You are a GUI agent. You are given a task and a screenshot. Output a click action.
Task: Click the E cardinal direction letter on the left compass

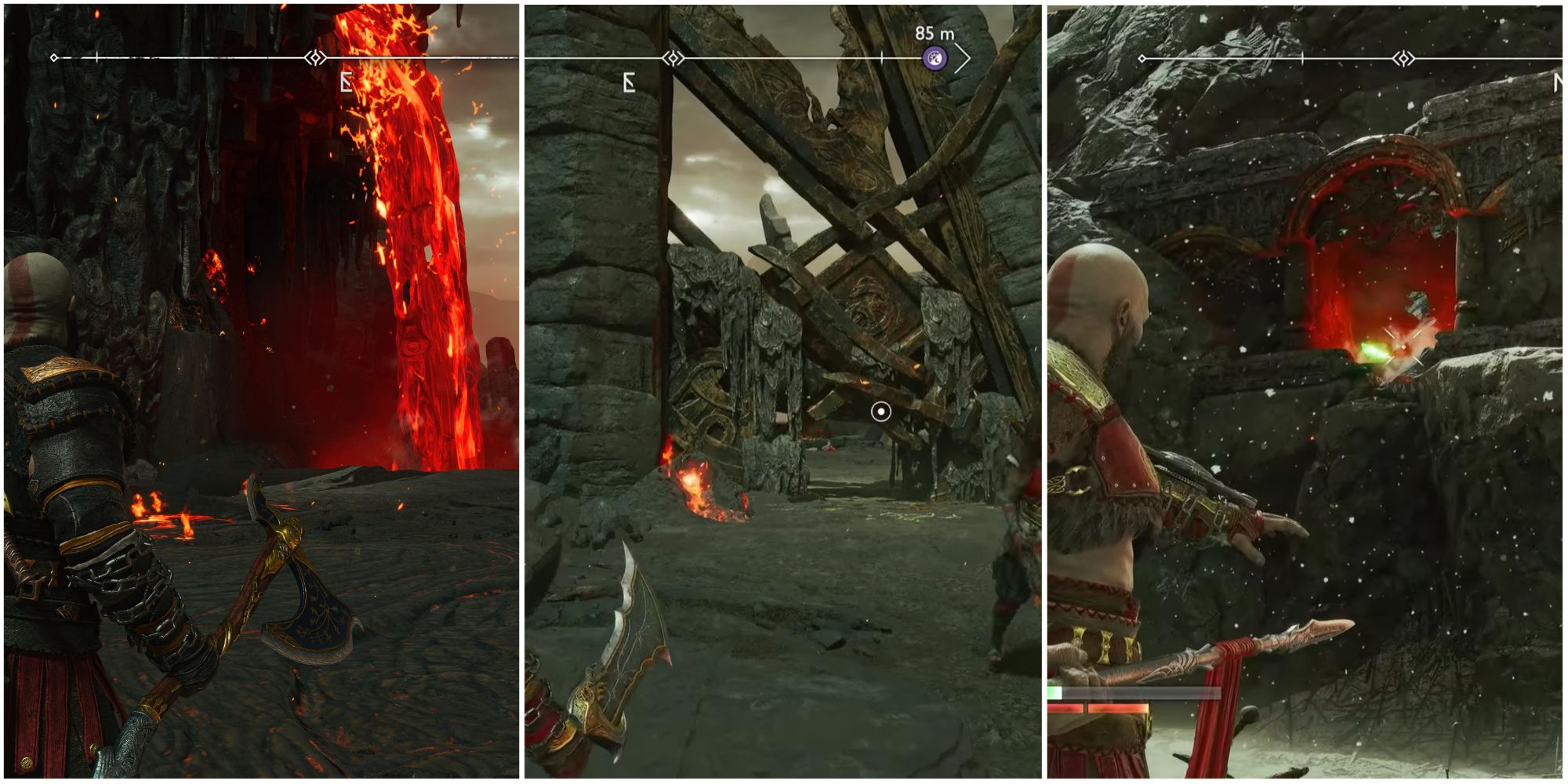point(345,81)
